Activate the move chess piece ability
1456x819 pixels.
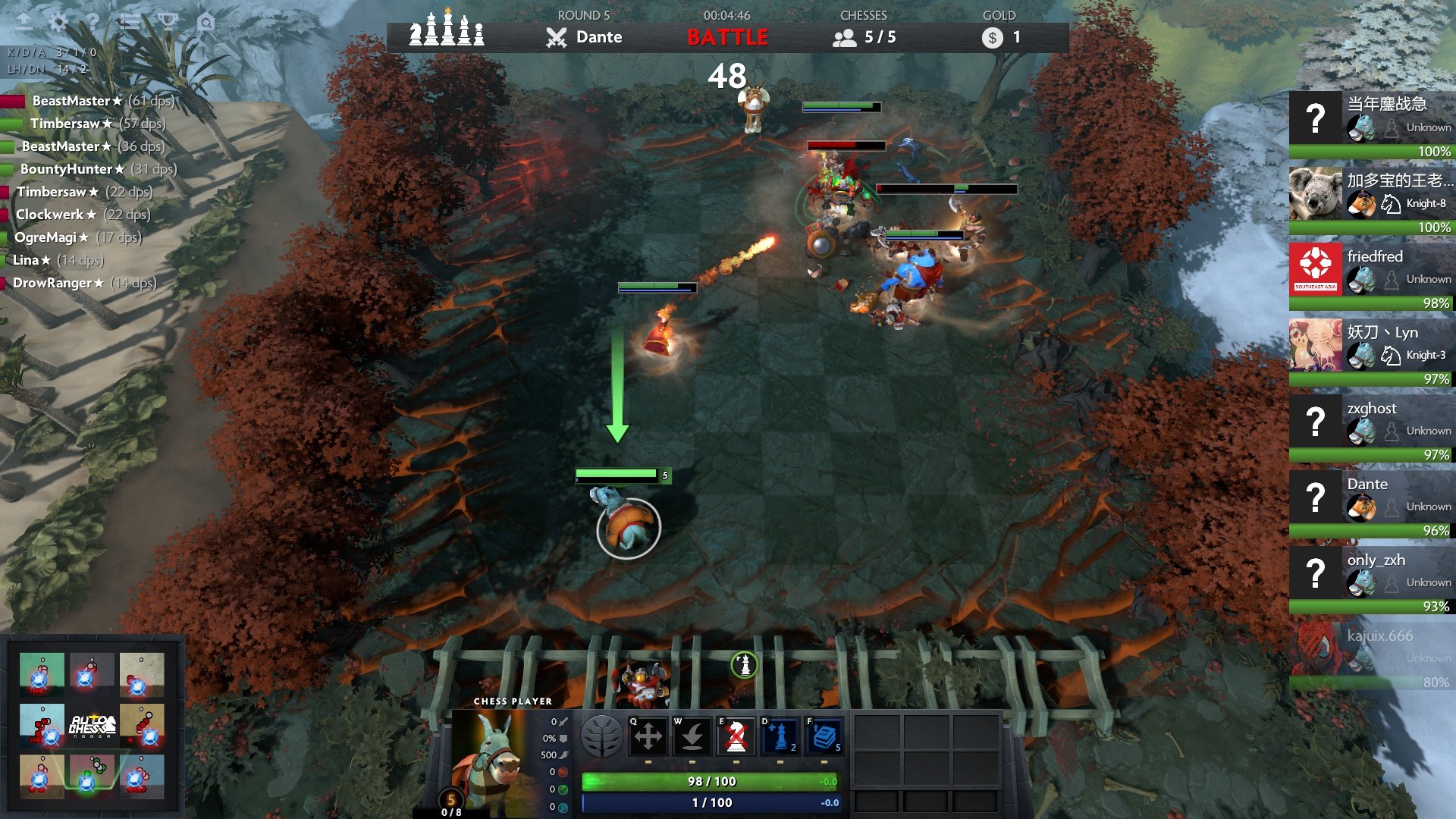pyautogui.click(x=648, y=736)
